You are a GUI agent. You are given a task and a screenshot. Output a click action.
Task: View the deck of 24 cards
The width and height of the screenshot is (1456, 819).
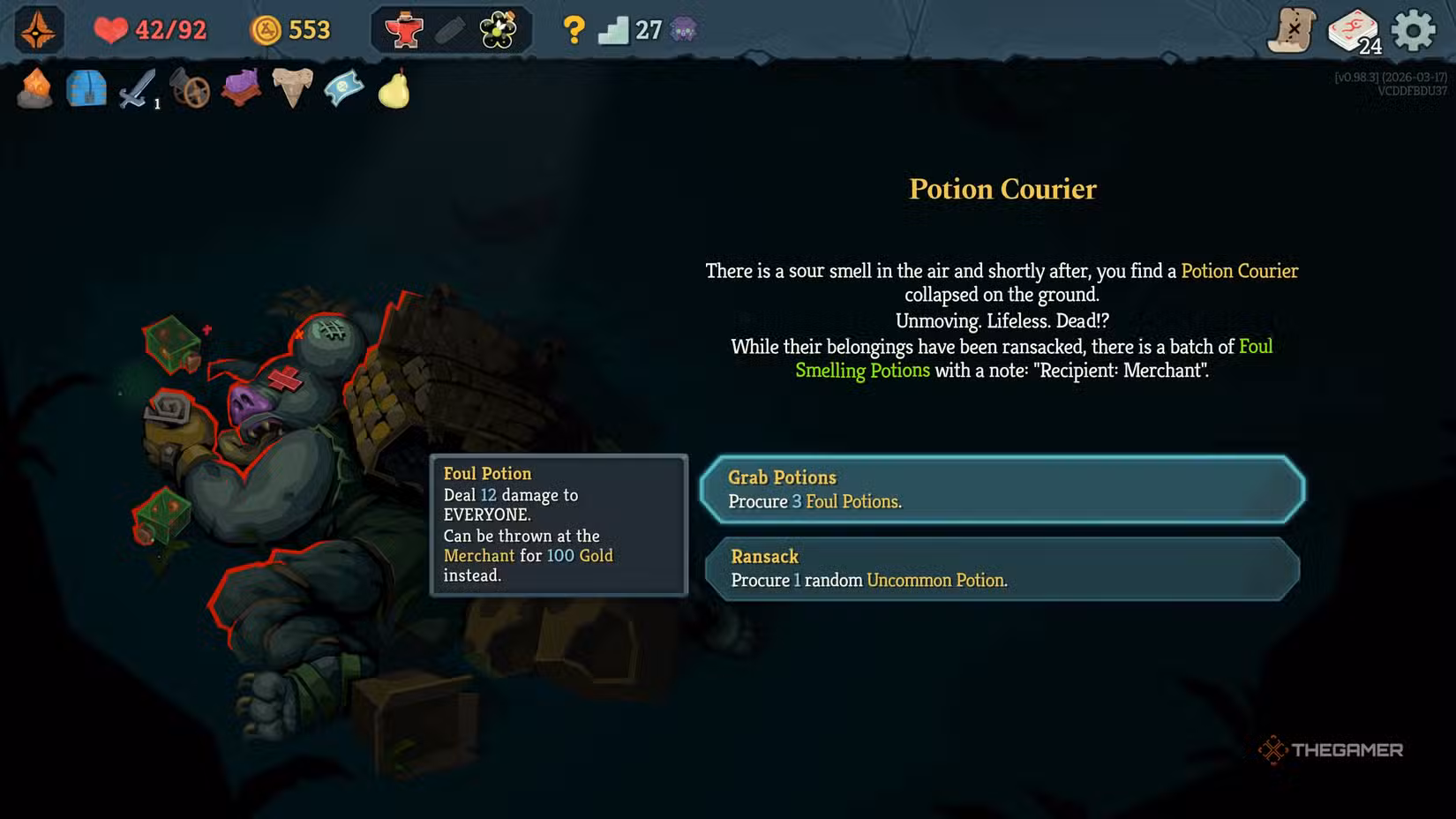[1354, 31]
